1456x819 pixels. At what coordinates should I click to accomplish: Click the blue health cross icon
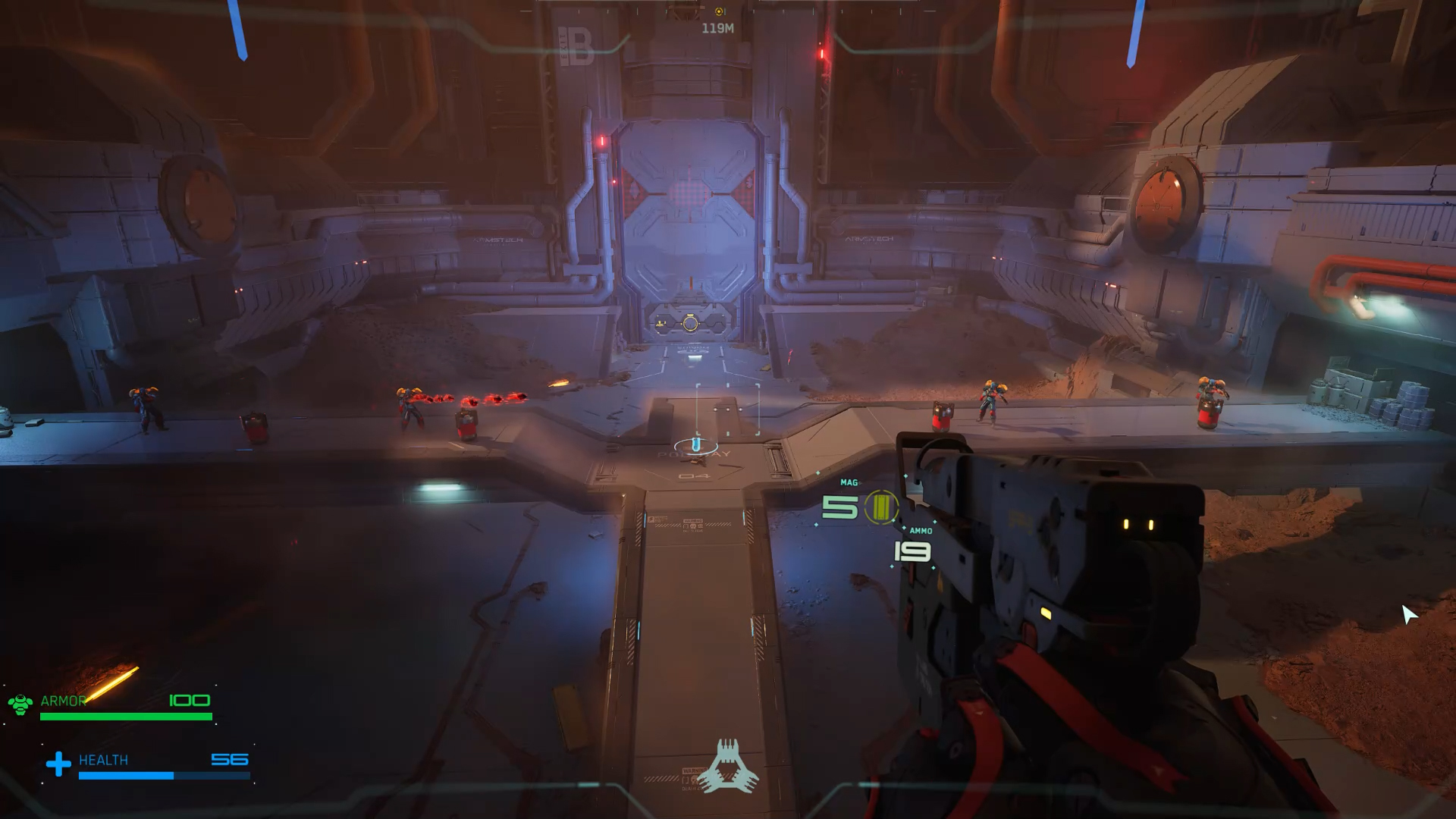pyautogui.click(x=58, y=764)
